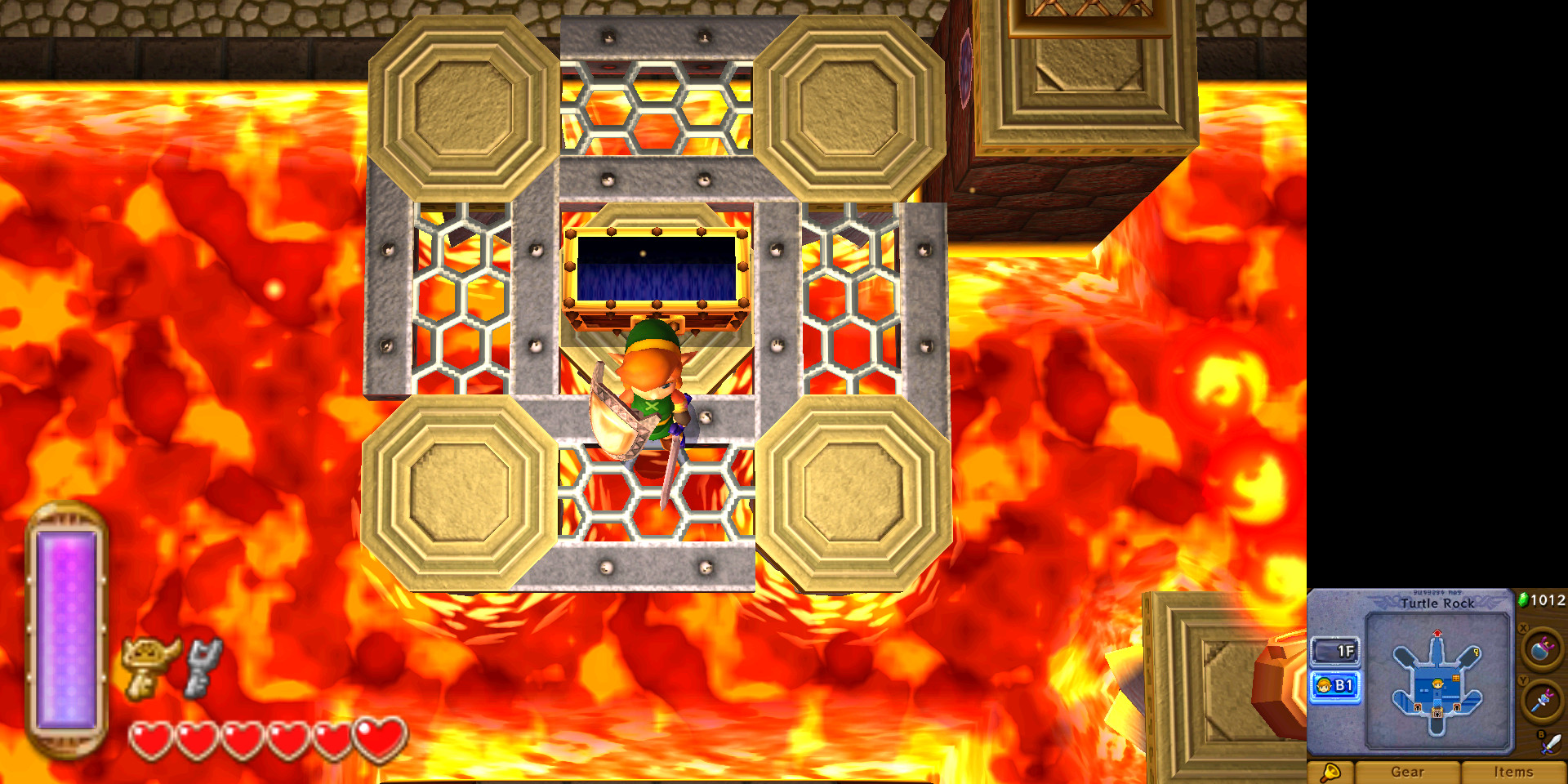This screenshot has height=784, width=1568.
Task: Open the treasure chest marker on the minimap
Action: coord(1455,677)
